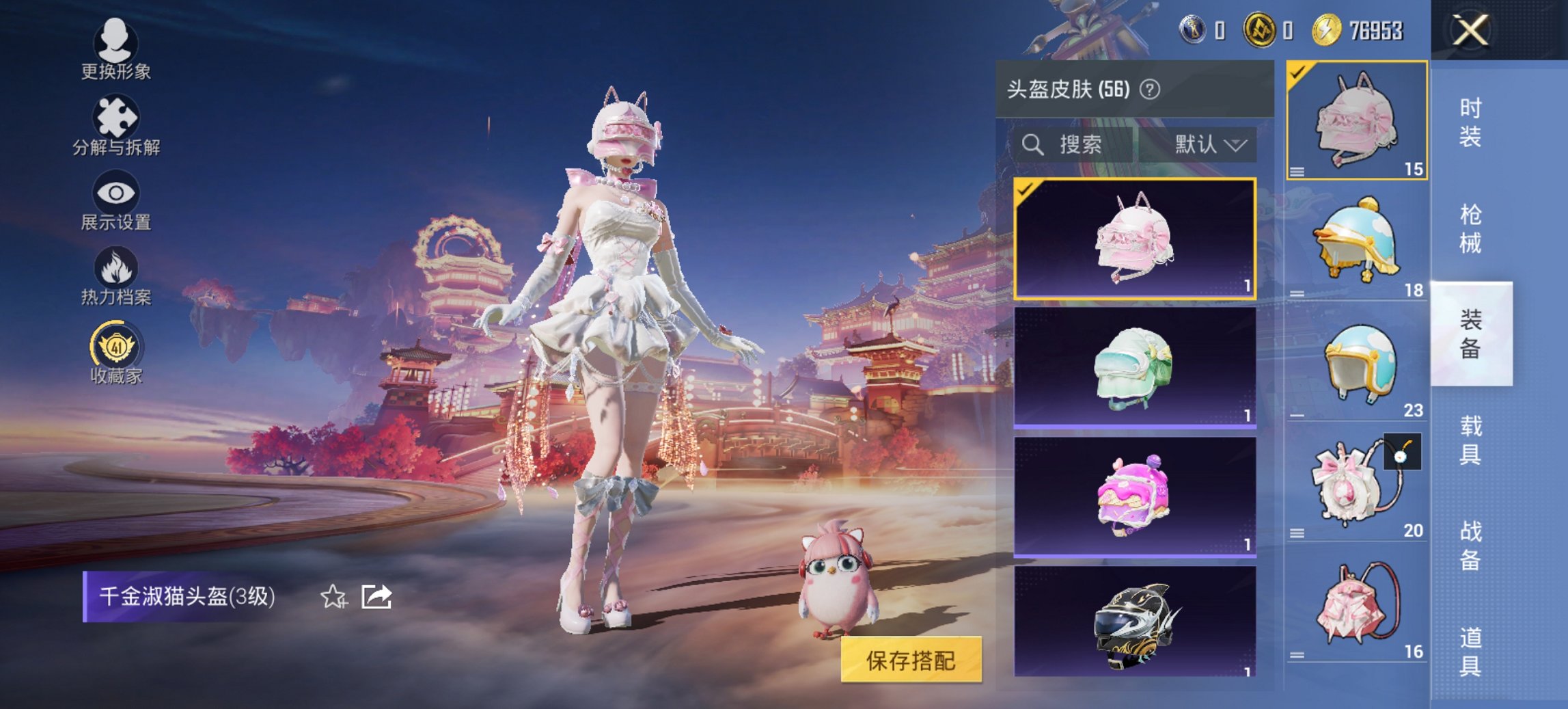Image resolution: width=1568 pixels, height=709 pixels.
Task: Open the 展示设置 display settings
Action: point(116,202)
